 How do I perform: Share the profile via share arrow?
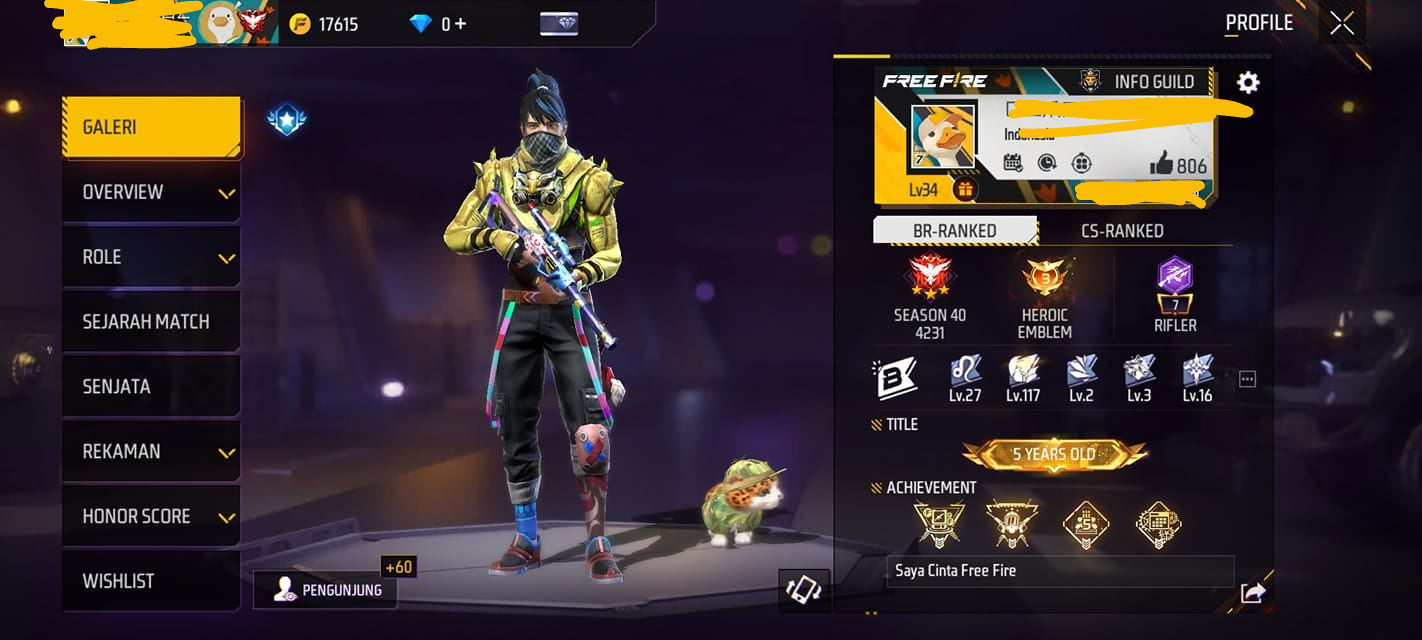(x=1252, y=593)
